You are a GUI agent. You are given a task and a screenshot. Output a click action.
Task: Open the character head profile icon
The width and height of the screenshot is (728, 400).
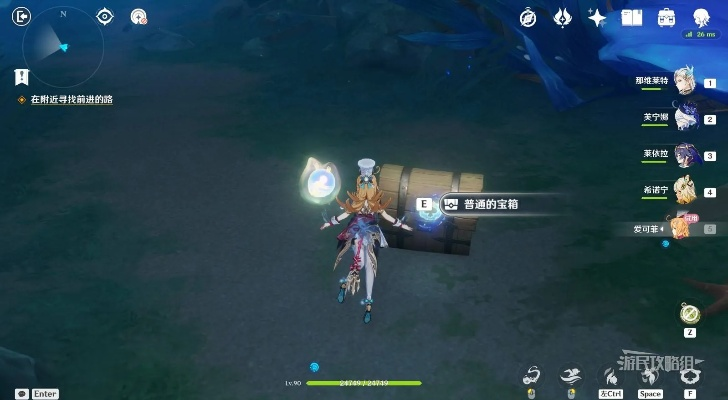701,18
